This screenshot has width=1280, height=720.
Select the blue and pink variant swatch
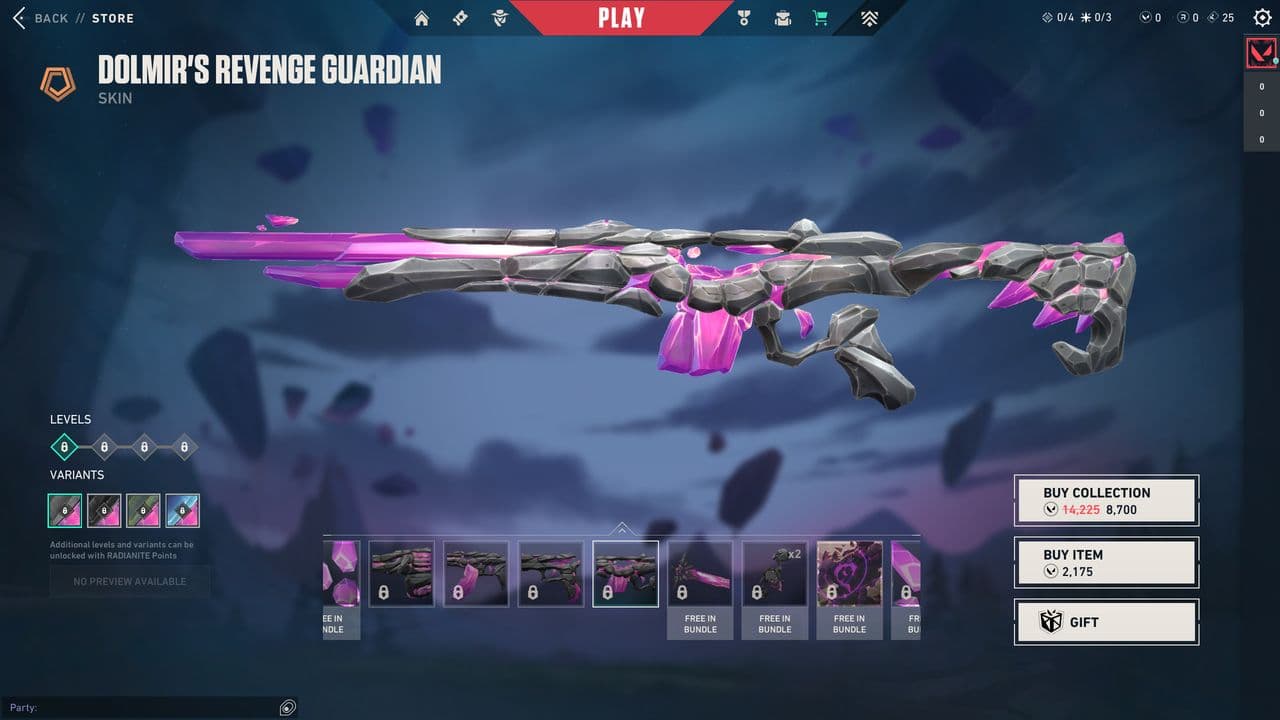[182, 510]
